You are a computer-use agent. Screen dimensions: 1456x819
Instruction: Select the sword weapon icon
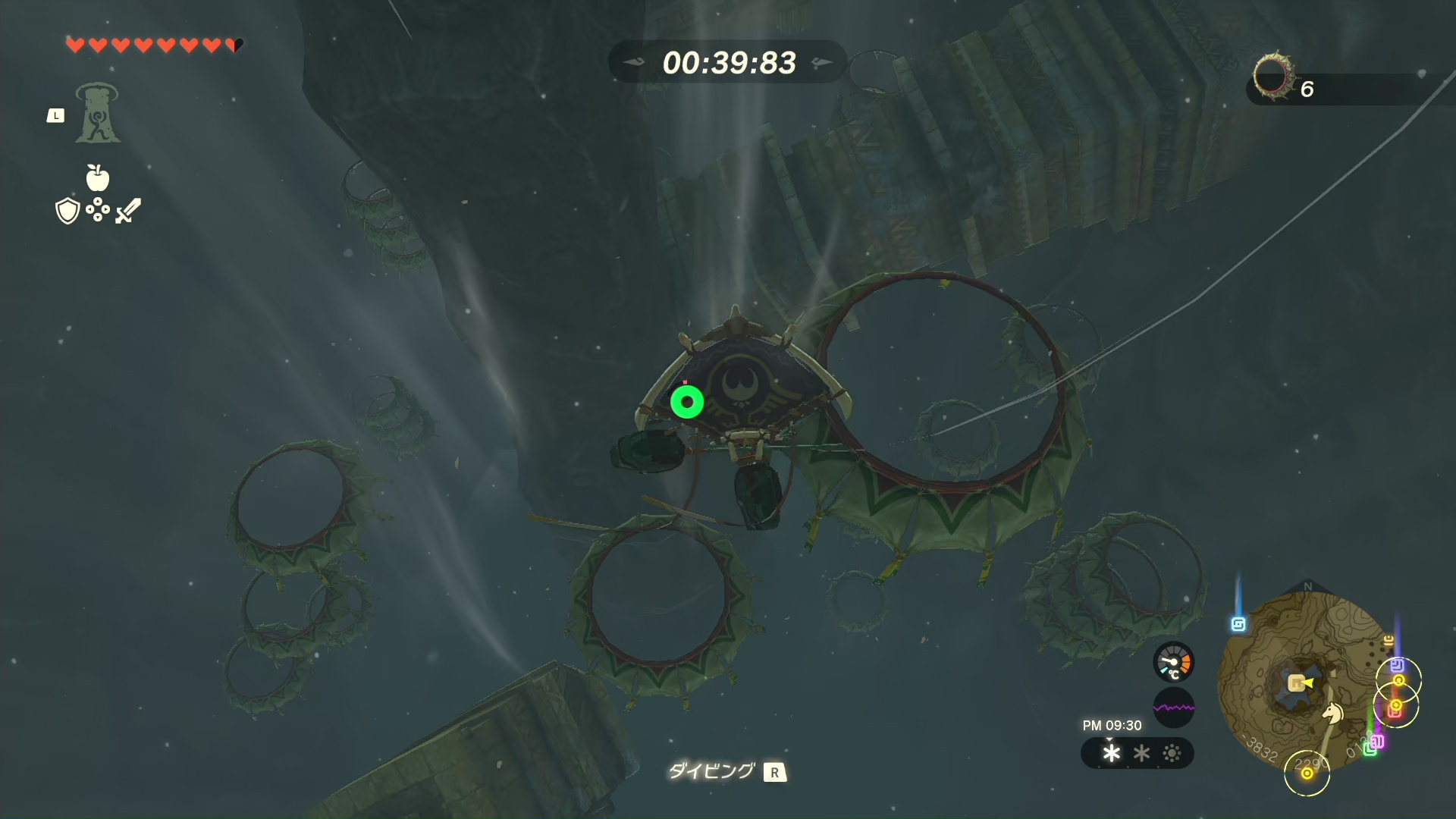pos(128,210)
